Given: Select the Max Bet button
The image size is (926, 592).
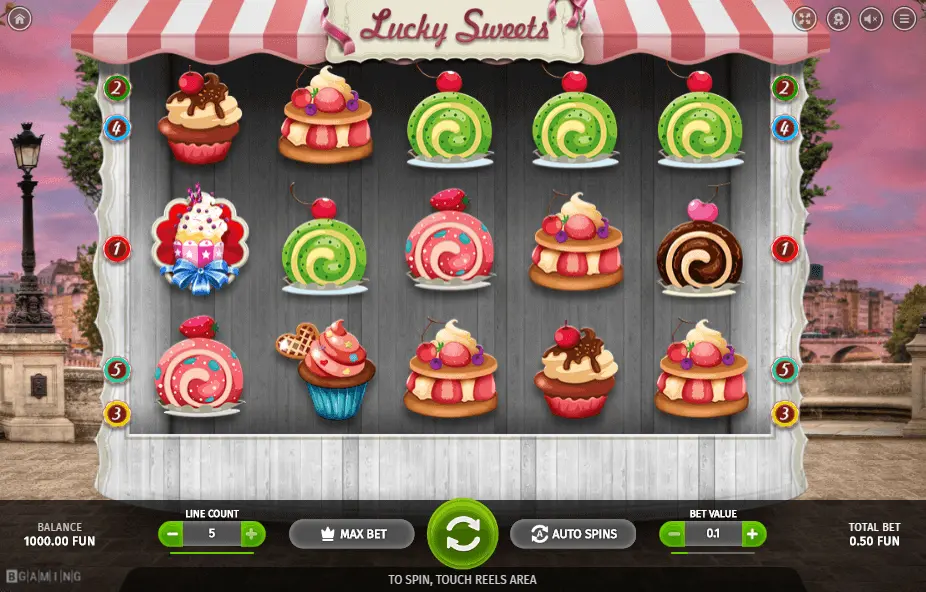Looking at the screenshot, I should coord(352,534).
